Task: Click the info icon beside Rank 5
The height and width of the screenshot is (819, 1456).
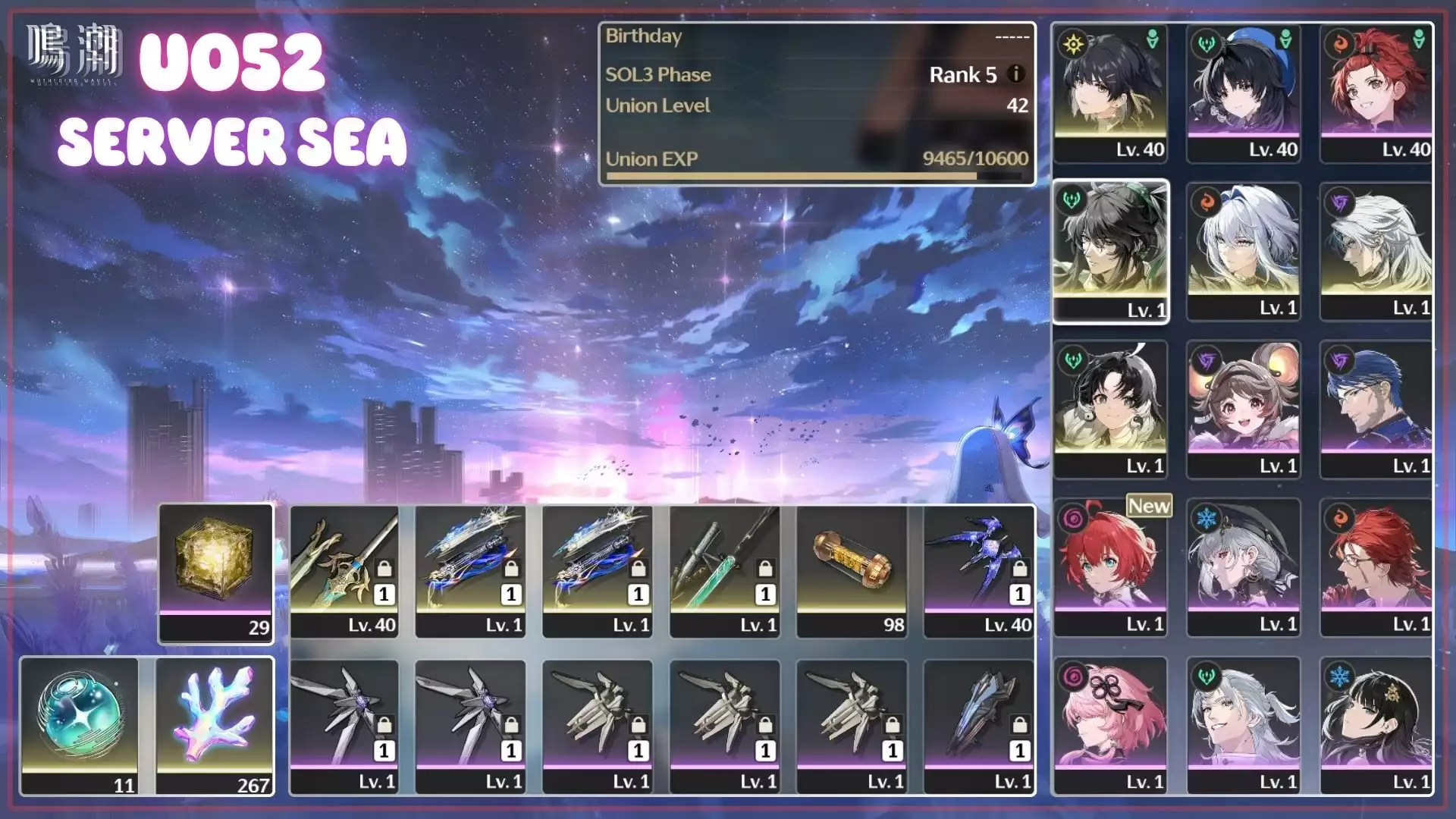Action: pos(1015,74)
